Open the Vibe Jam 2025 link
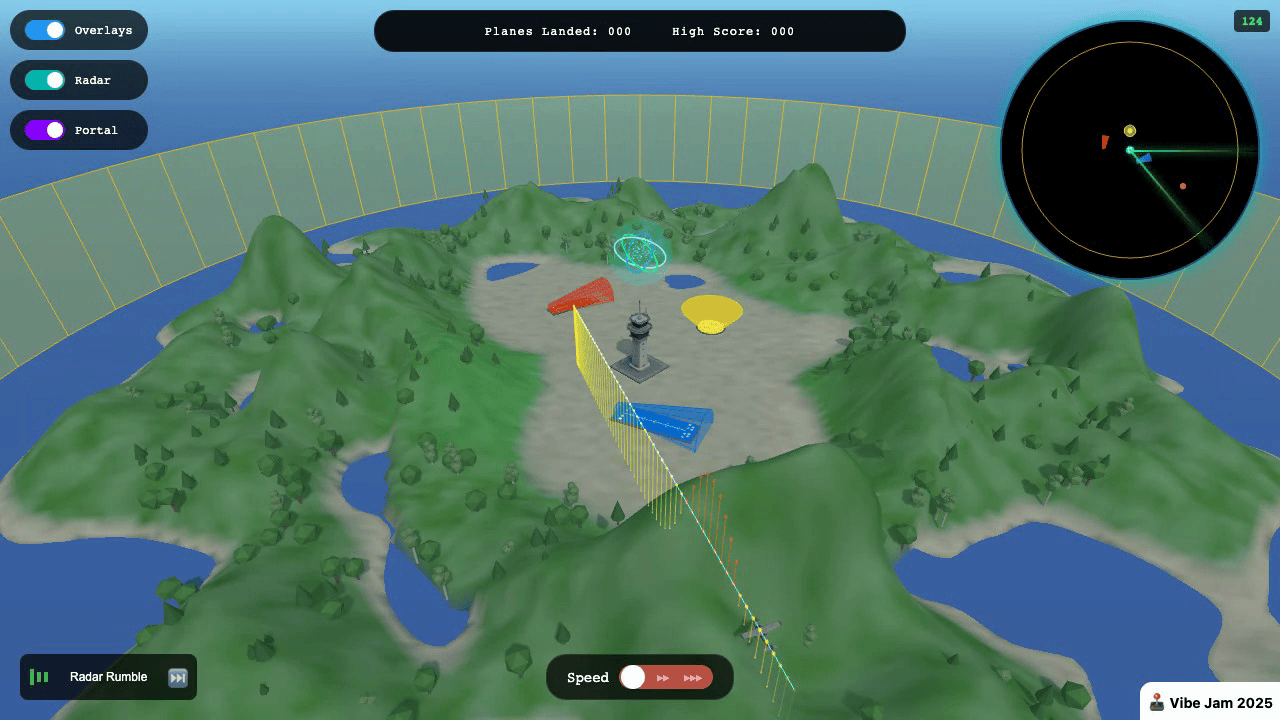 (1211, 703)
